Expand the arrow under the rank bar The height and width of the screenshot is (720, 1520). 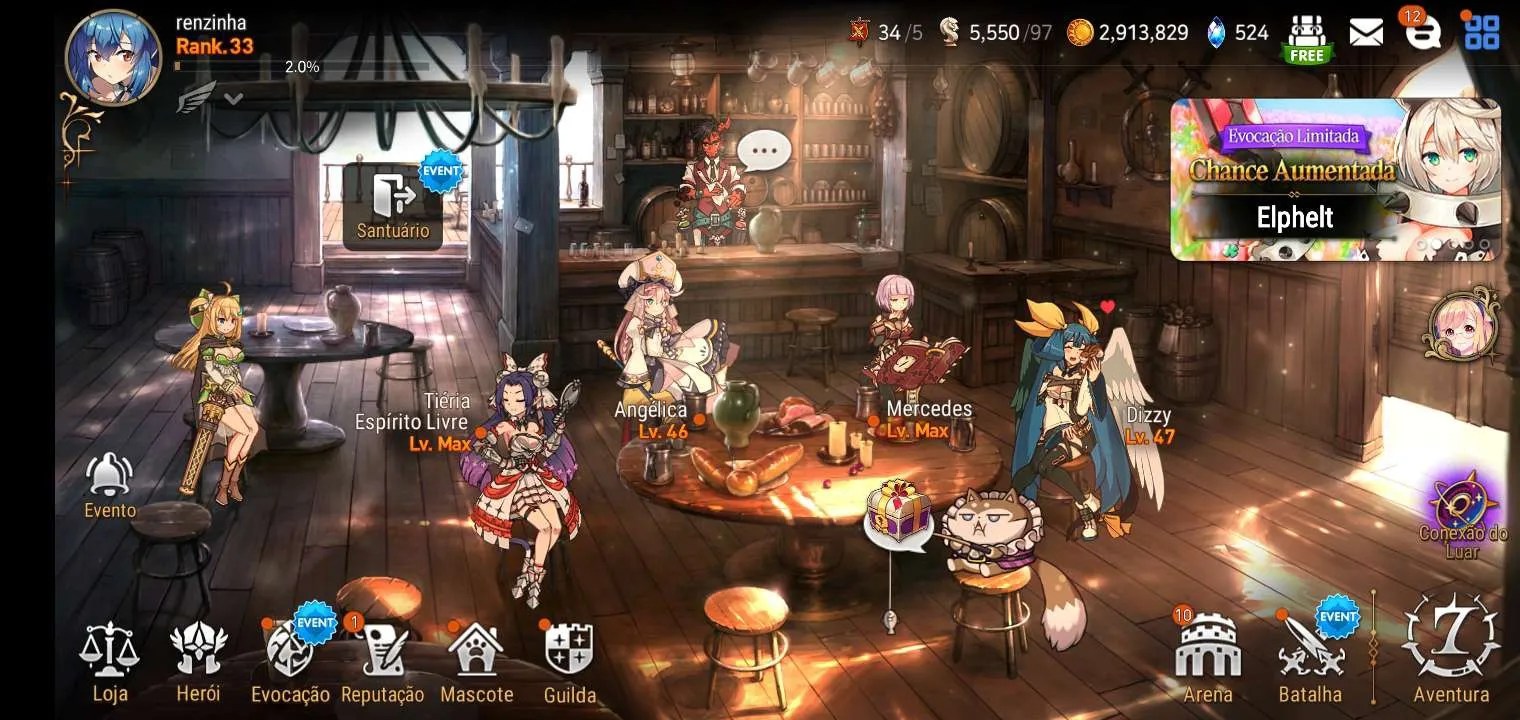point(233,98)
